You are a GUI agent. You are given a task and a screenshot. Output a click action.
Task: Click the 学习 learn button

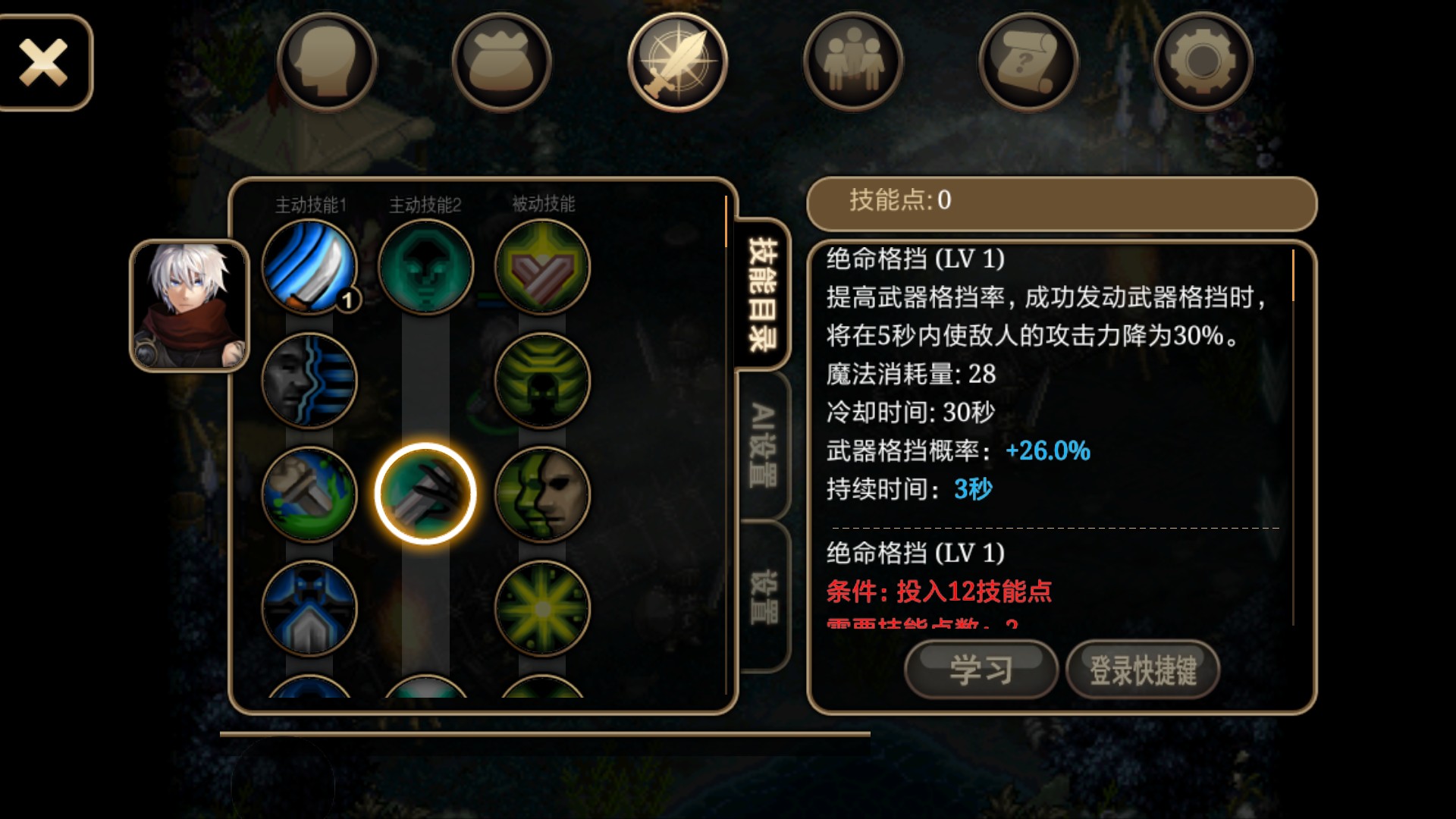click(x=981, y=670)
